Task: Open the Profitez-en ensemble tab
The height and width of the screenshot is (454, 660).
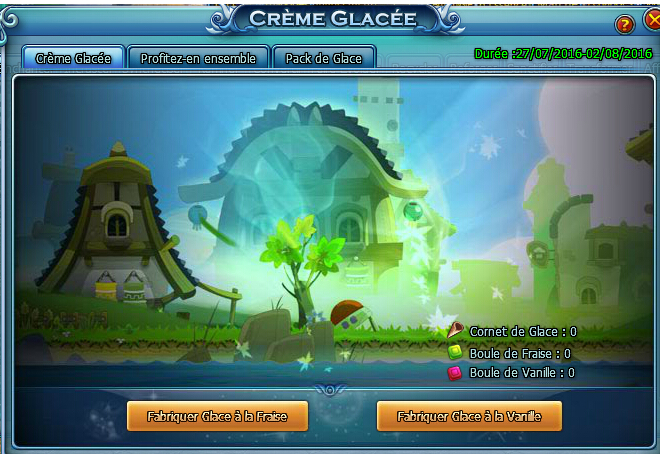Action: point(198,58)
